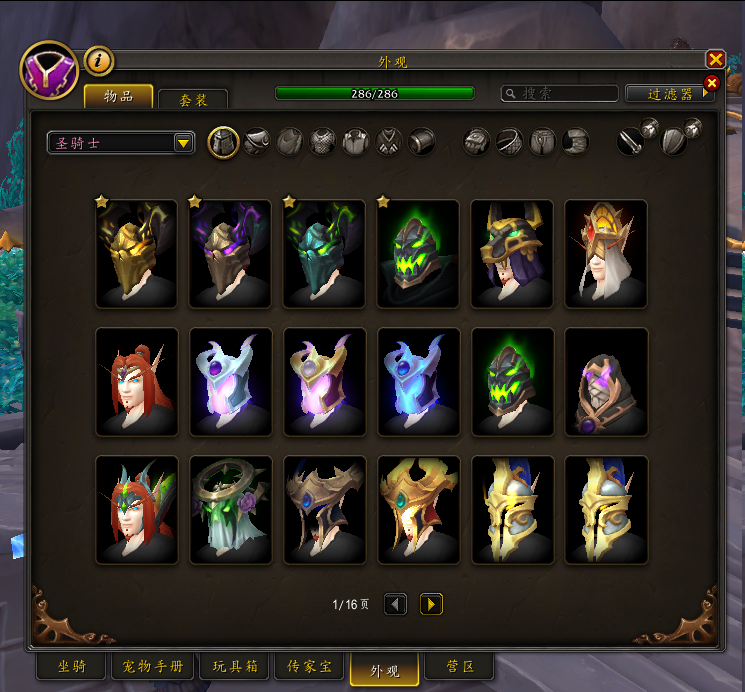Click the 搜索 search box
745x692 pixels.
click(x=560, y=93)
